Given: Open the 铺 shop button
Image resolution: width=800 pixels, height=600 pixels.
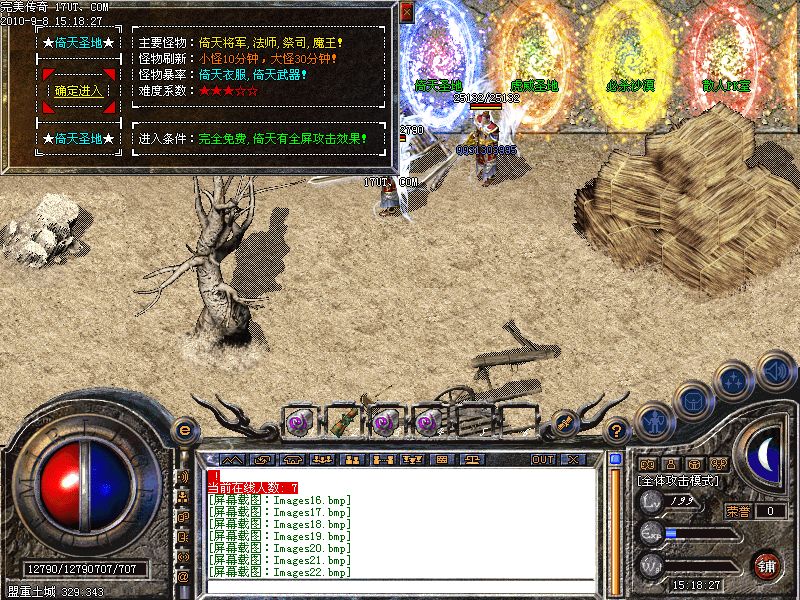Looking at the screenshot, I should [767, 566].
